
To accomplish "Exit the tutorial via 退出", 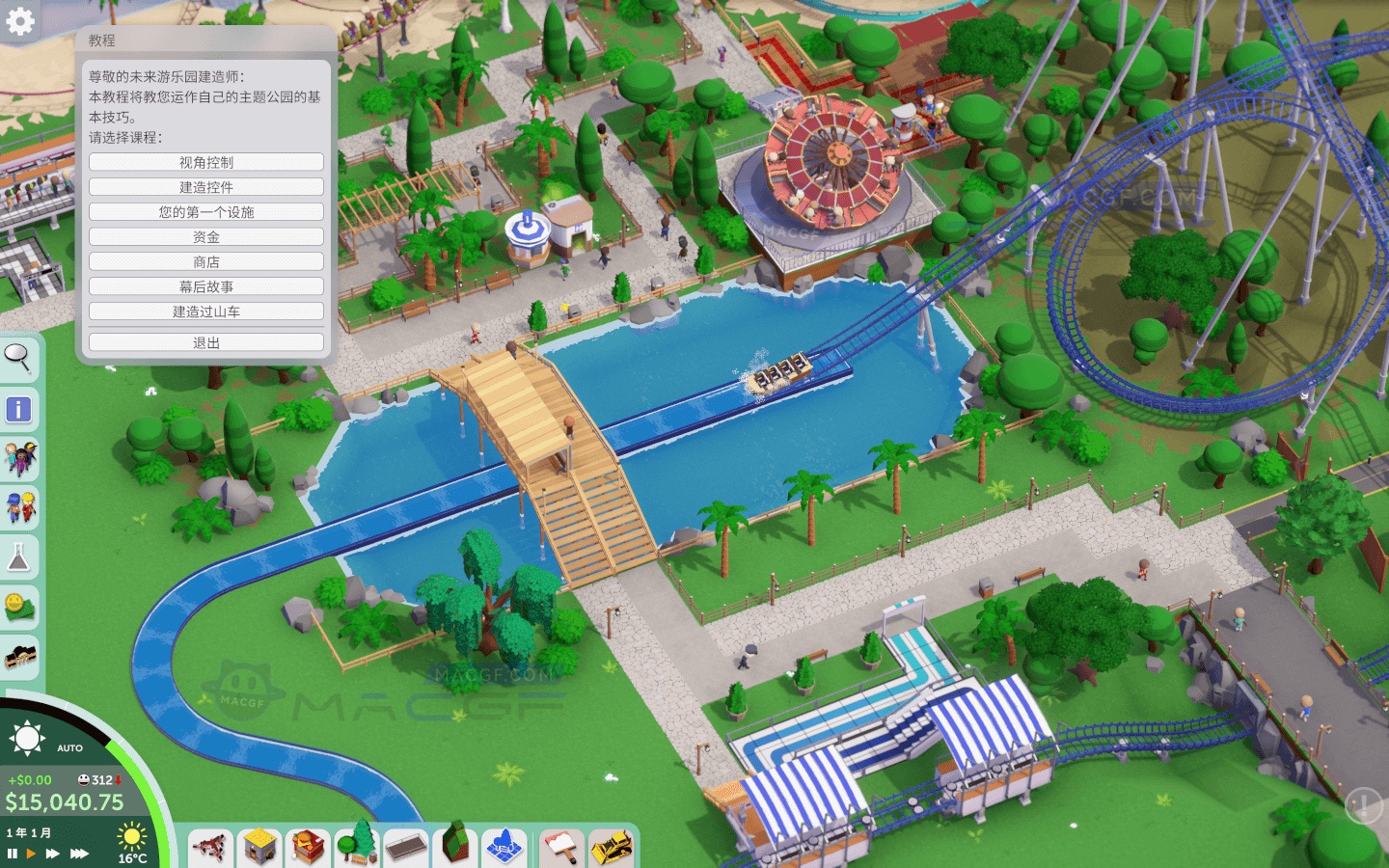I will point(206,341).
